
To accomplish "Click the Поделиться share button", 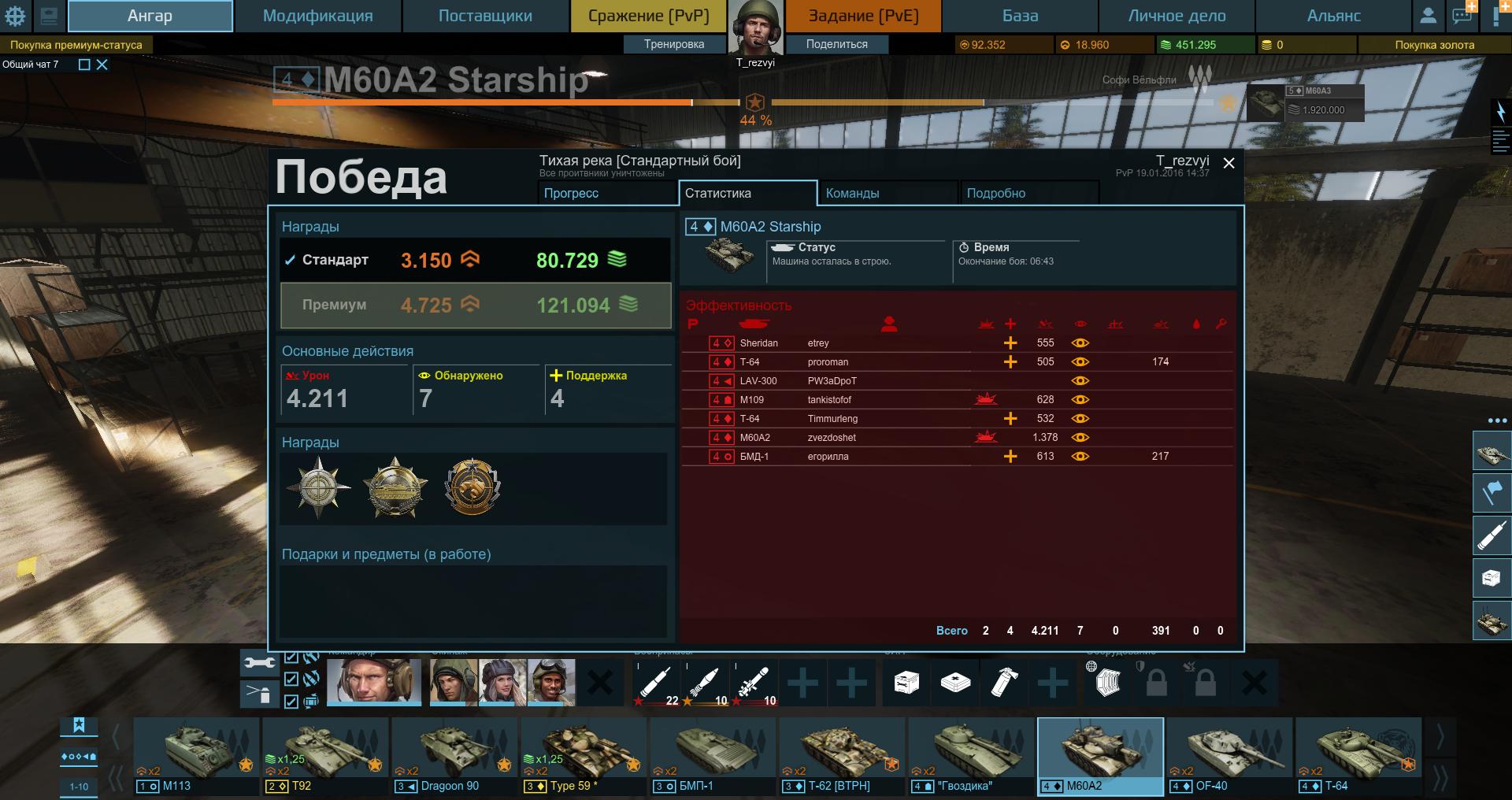I will [836, 44].
